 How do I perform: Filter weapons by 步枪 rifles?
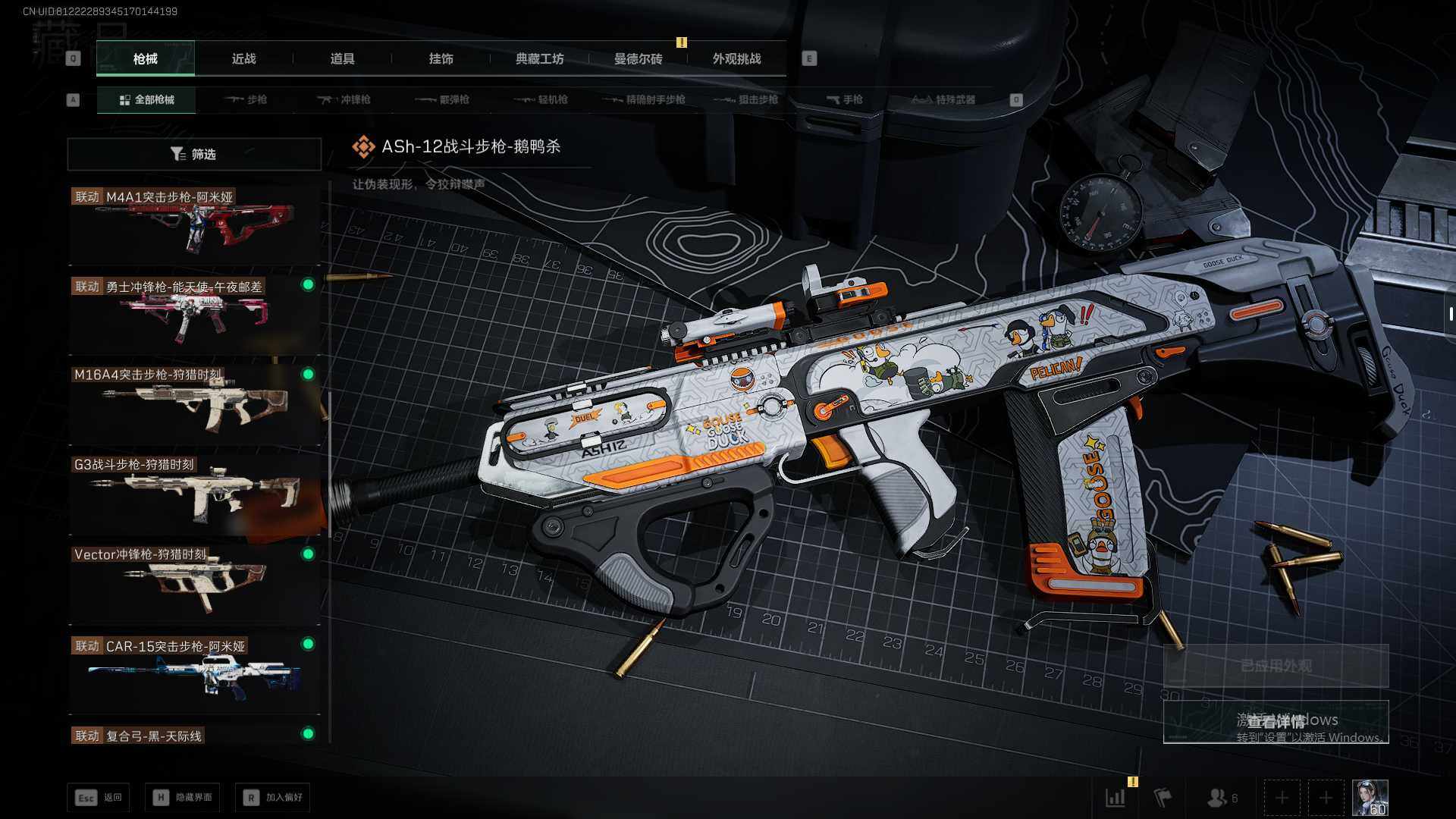pos(246,100)
